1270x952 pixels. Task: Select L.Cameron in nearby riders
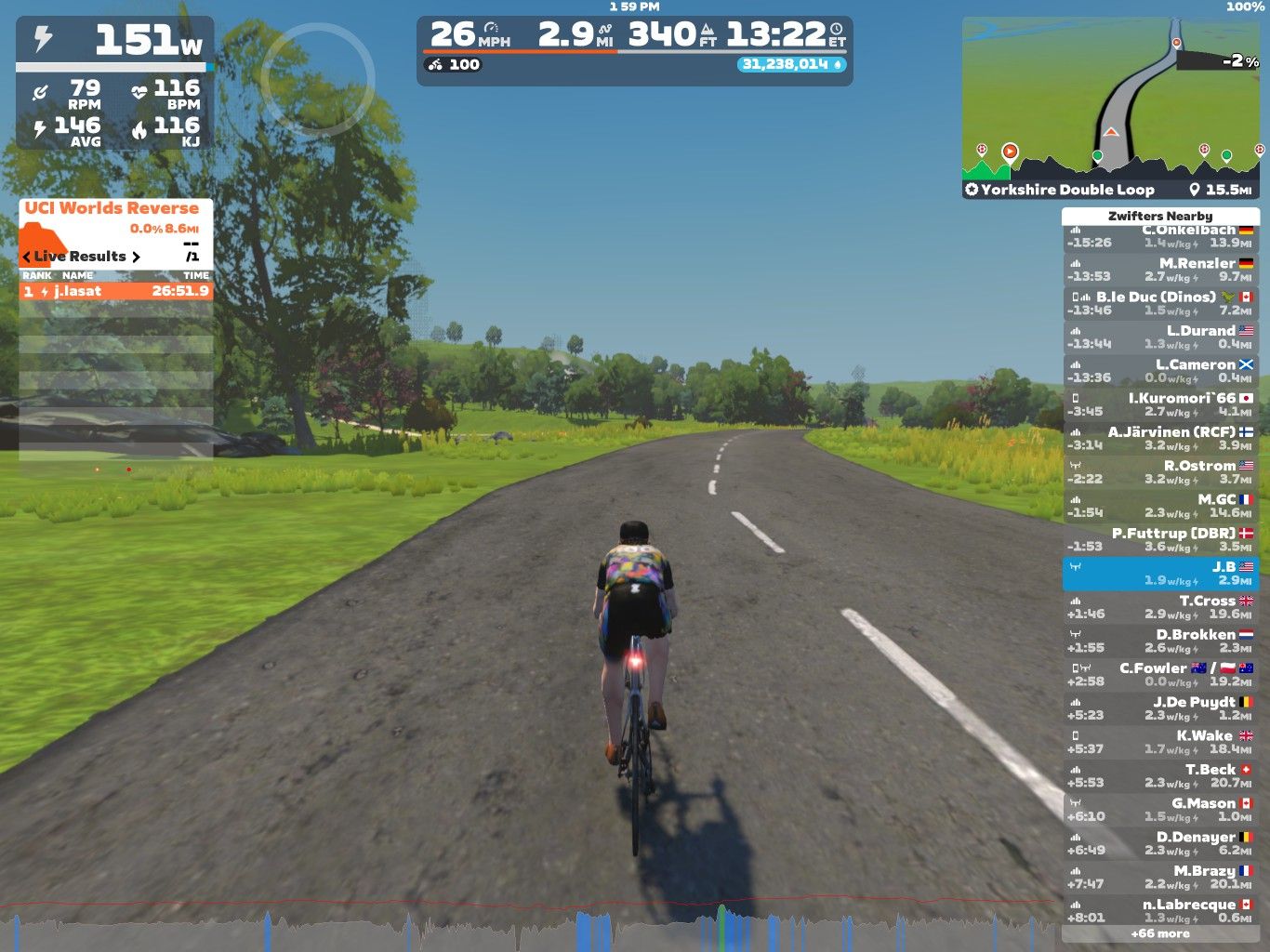click(x=1160, y=371)
